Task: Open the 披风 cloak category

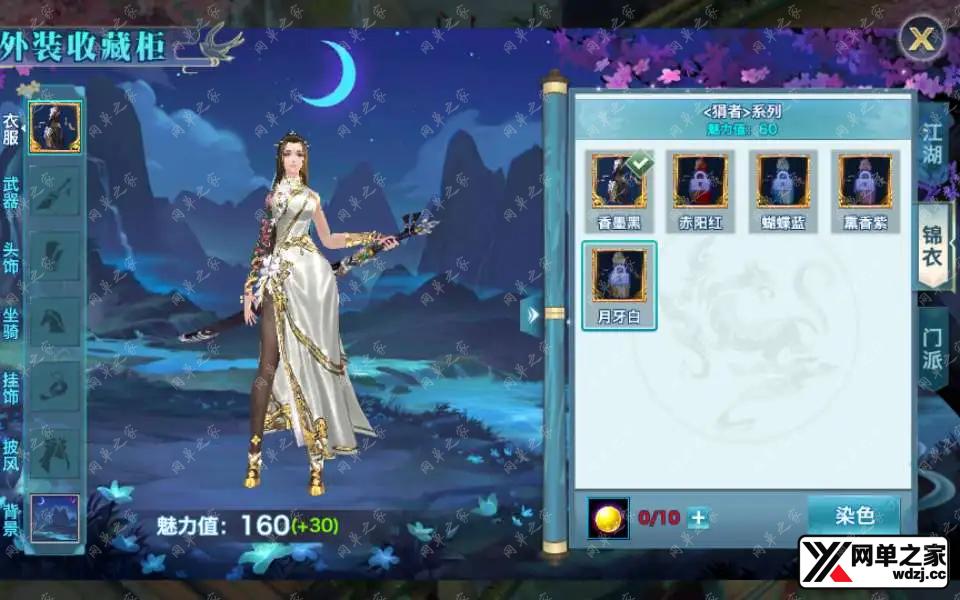Action: pyautogui.click(x=55, y=451)
